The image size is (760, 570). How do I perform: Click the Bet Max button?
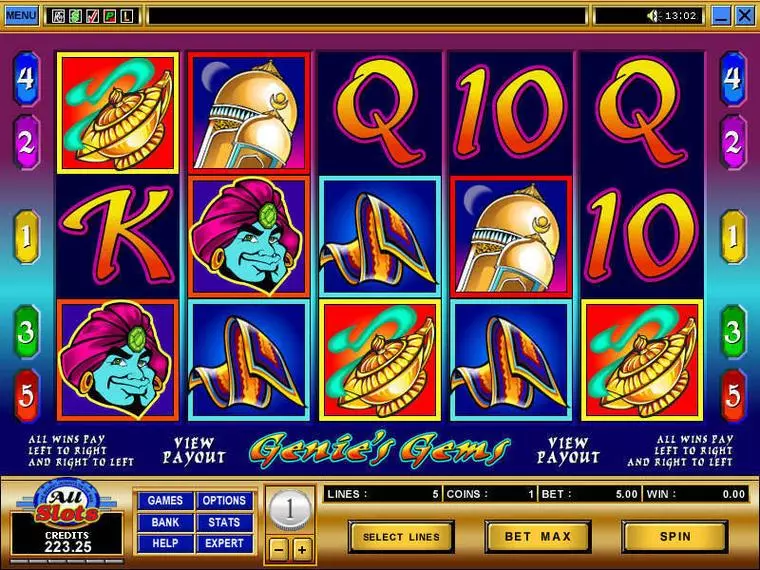click(x=537, y=537)
